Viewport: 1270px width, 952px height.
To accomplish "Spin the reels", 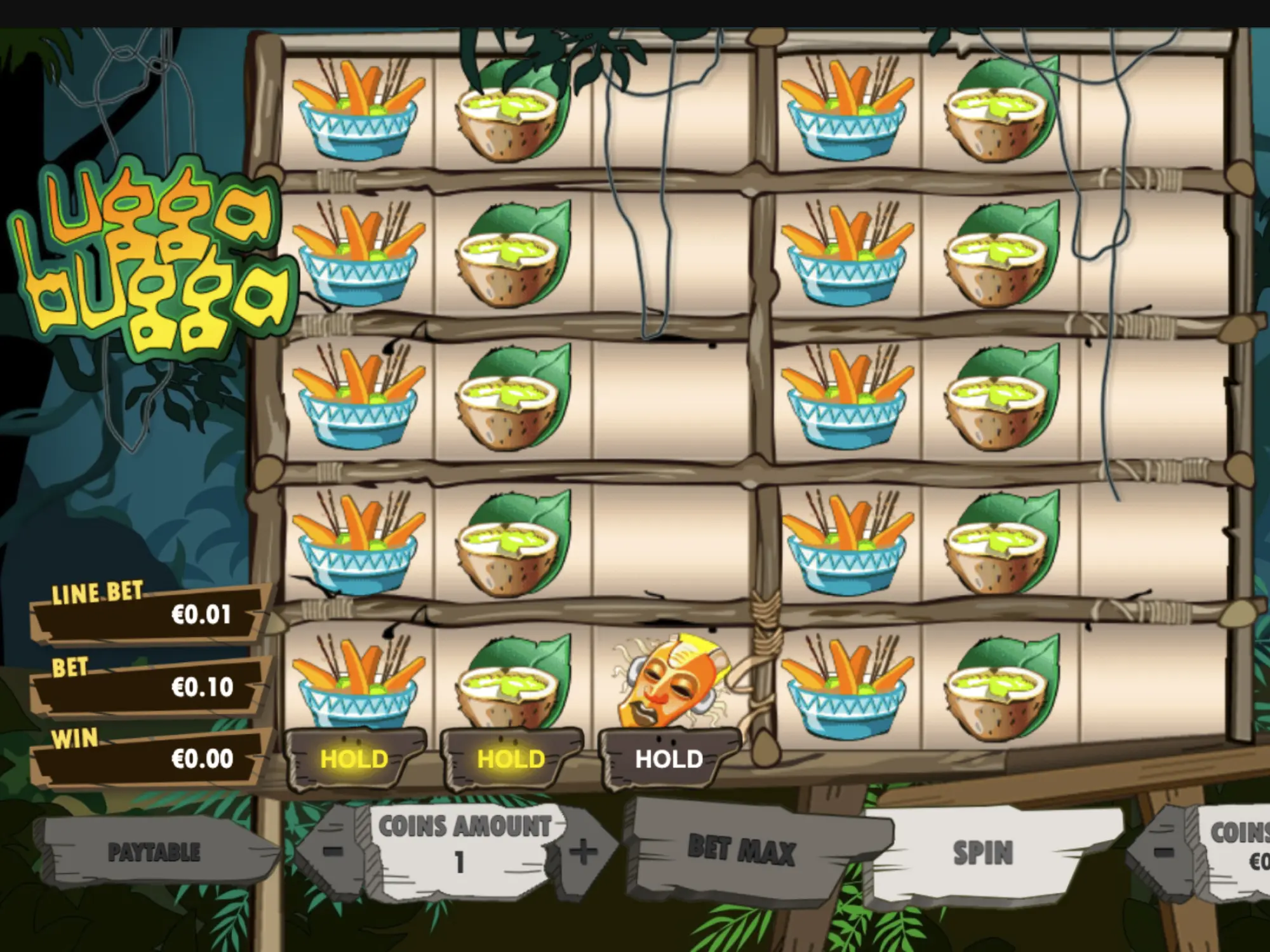I will click(982, 853).
